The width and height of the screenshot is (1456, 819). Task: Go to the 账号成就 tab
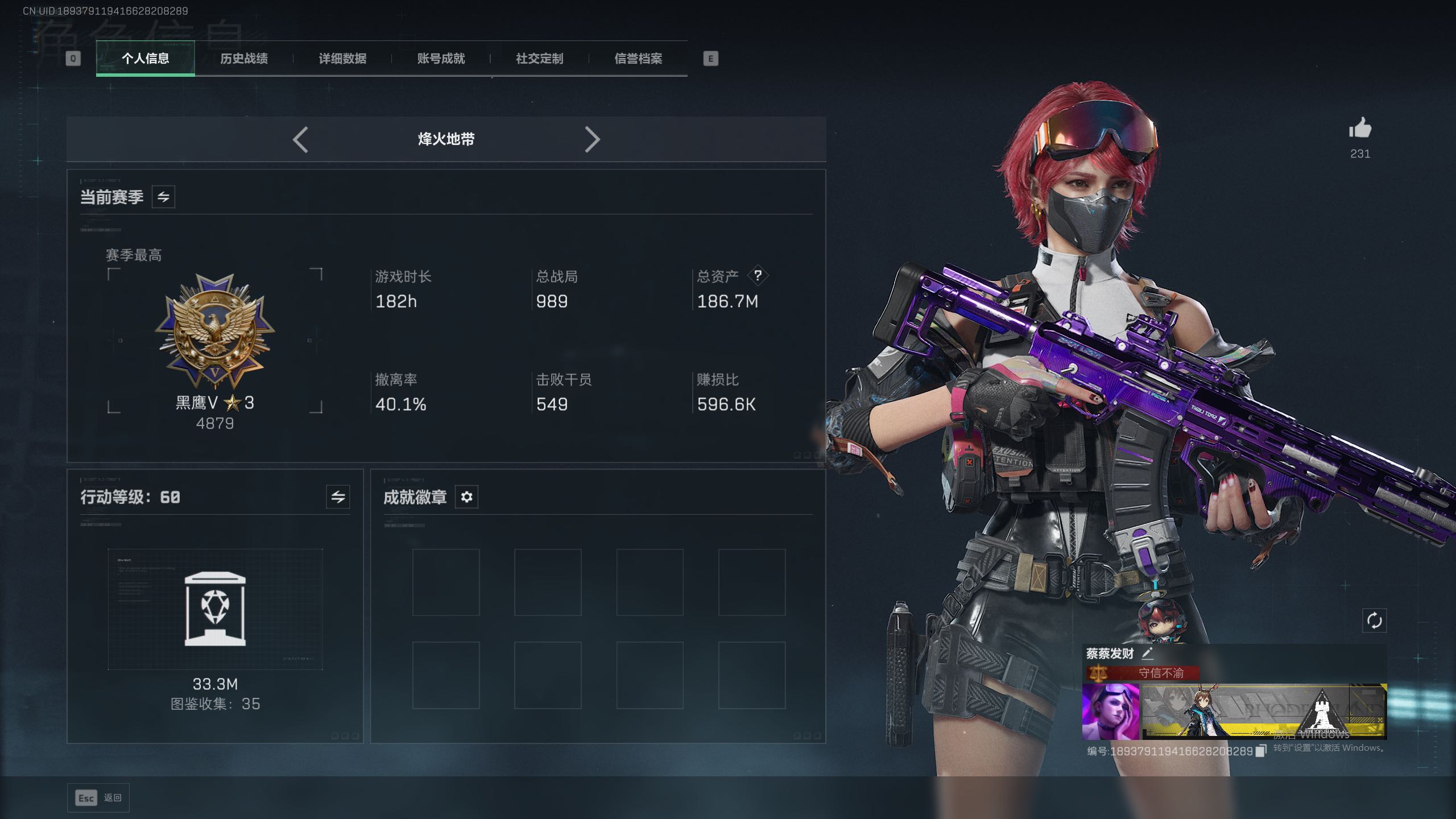[x=441, y=58]
